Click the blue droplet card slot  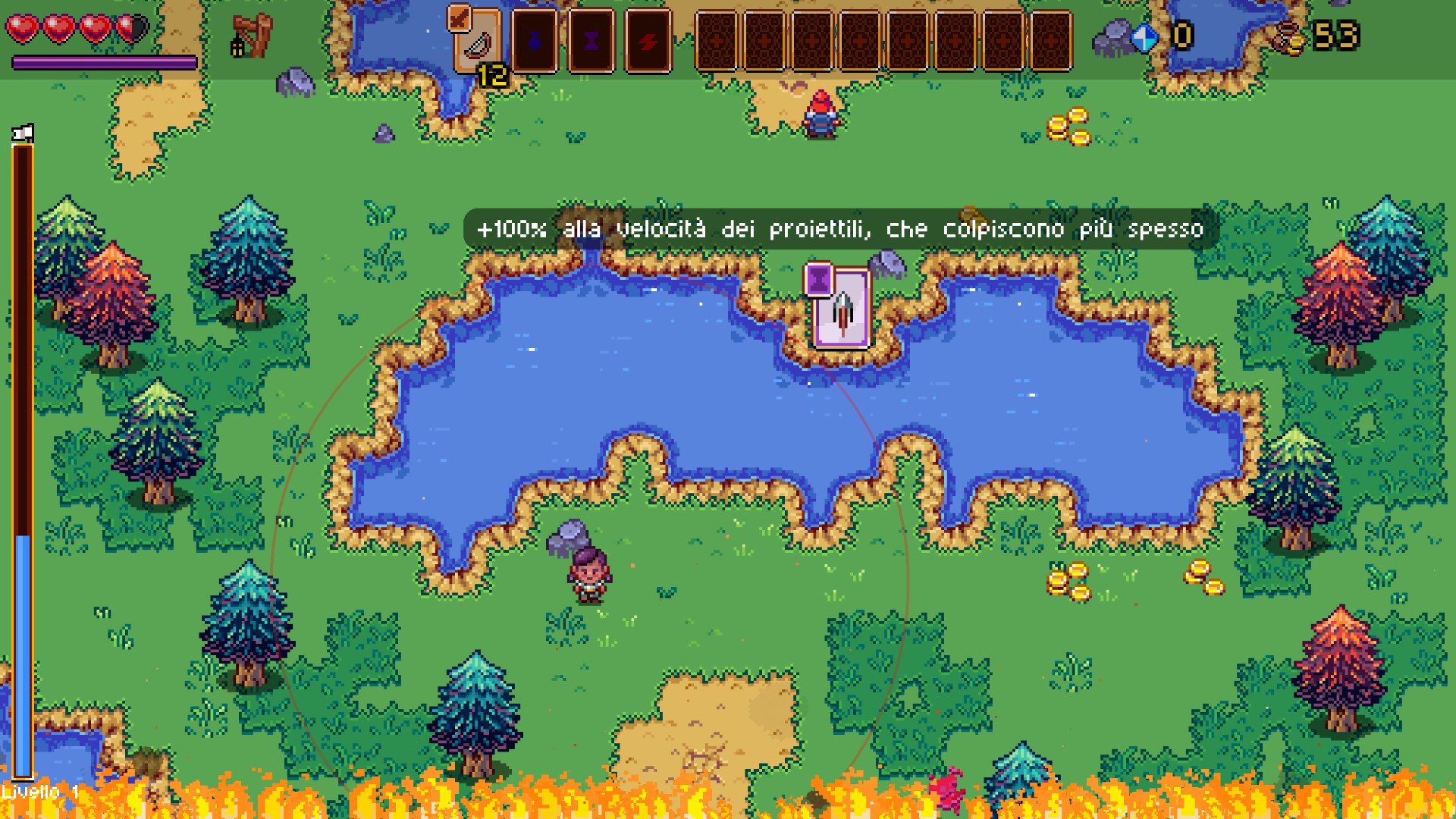point(535,42)
